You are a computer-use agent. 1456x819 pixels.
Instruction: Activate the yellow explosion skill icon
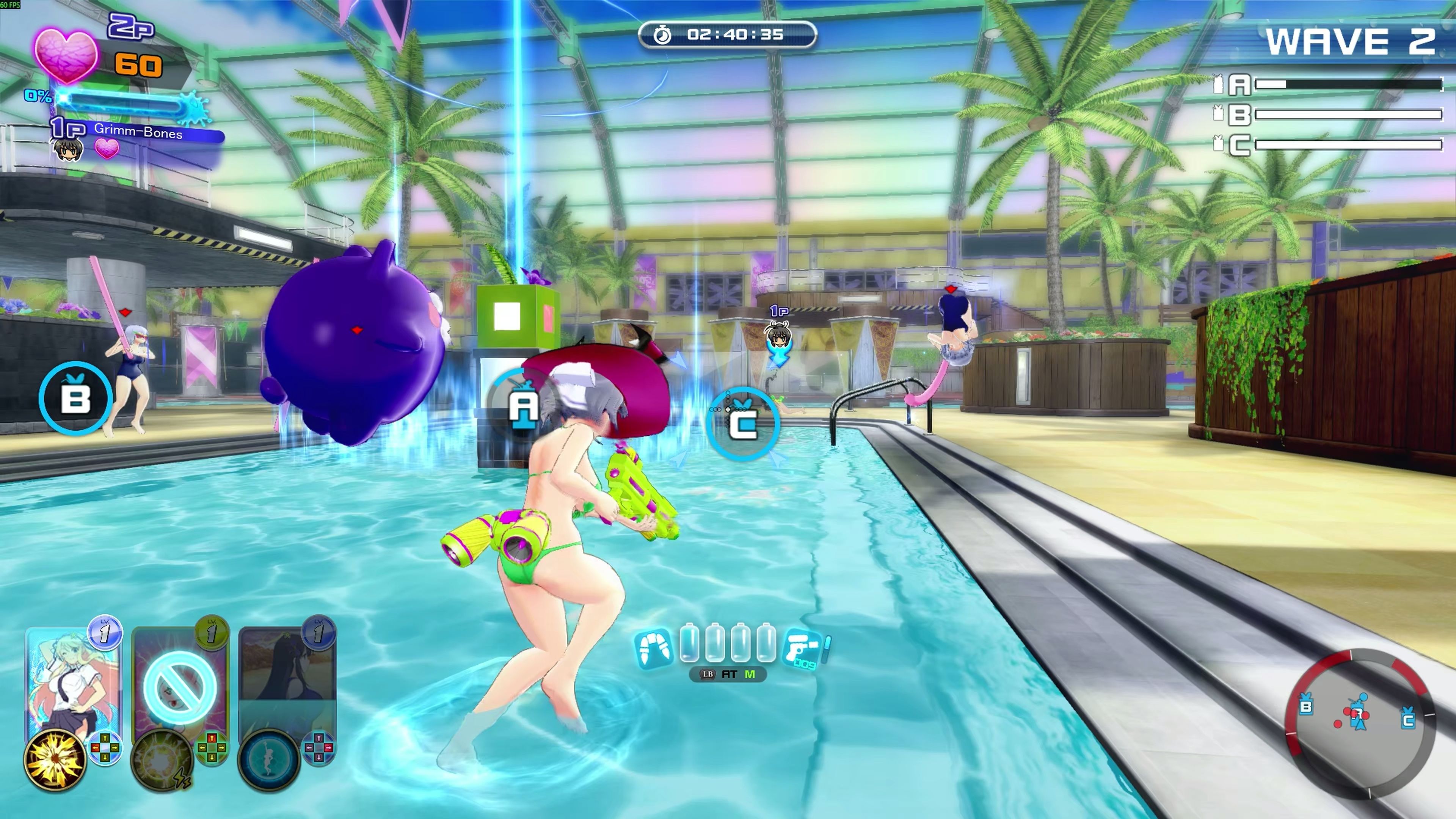[x=55, y=759]
